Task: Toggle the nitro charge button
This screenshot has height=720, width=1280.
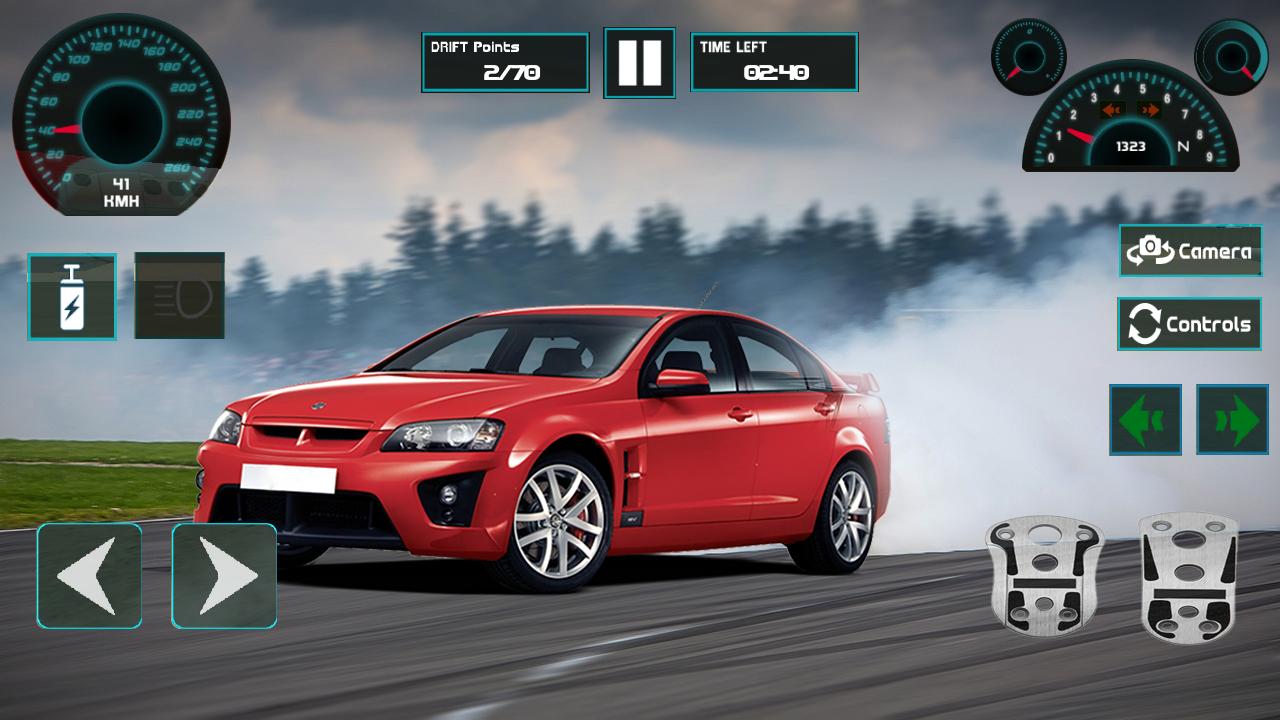Action: tap(71, 295)
